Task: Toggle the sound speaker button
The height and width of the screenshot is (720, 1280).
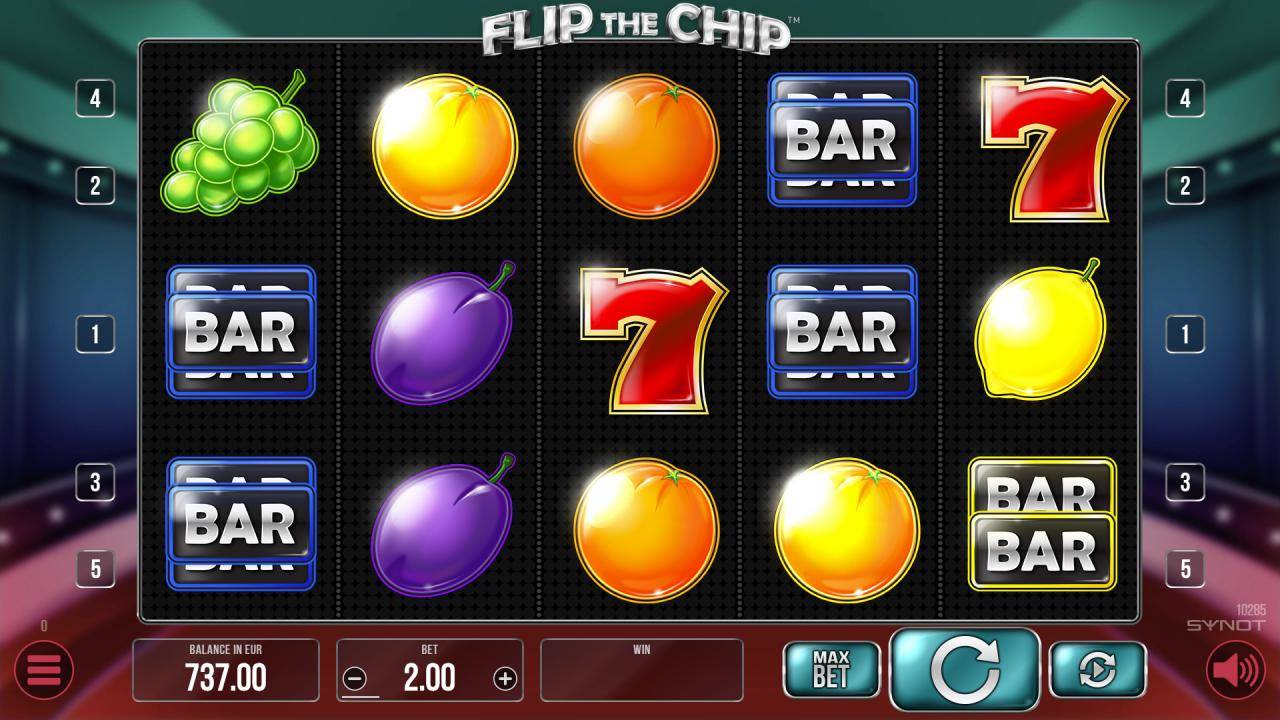Action: coord(1235,670)
